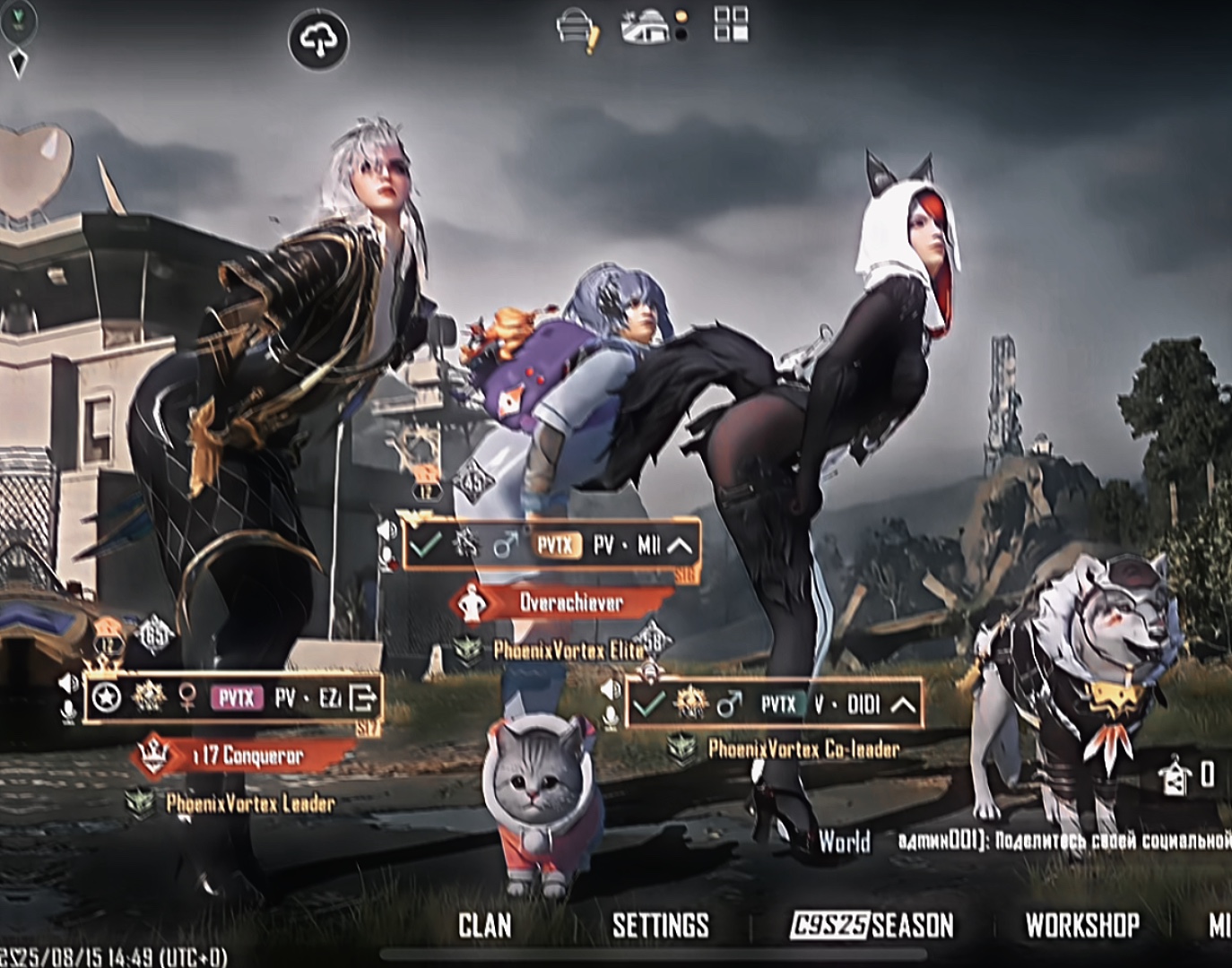Tap the cloud download icon

(318, 40)
